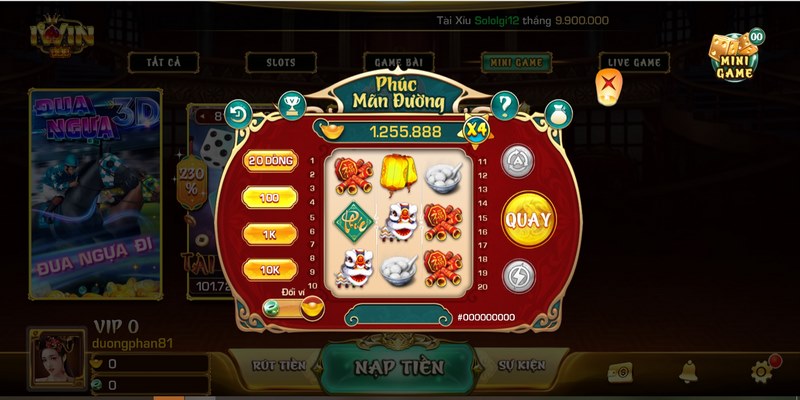Open the NẠP TIỀN deposit screen
This screenshot has height=400, width=800.
(398, 367)
